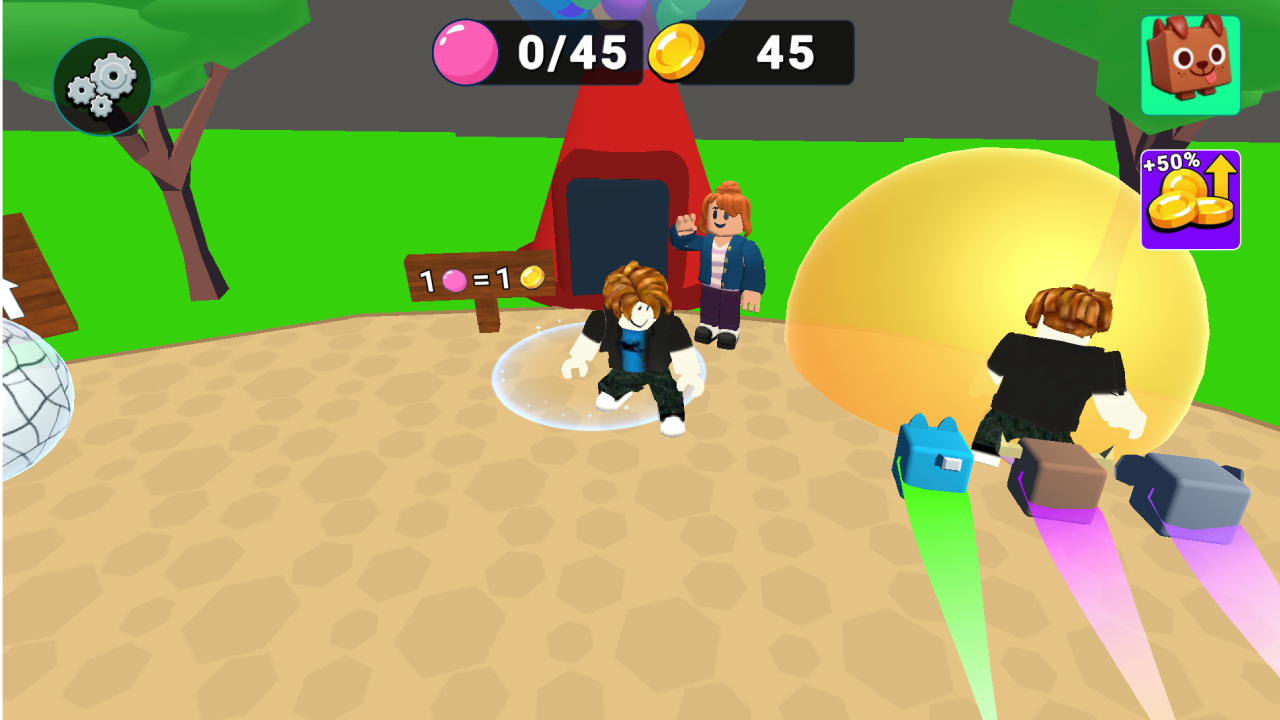1280x720 pixels.
Task: Select the coin balance showing 45
Action: [x=785, y=52]
